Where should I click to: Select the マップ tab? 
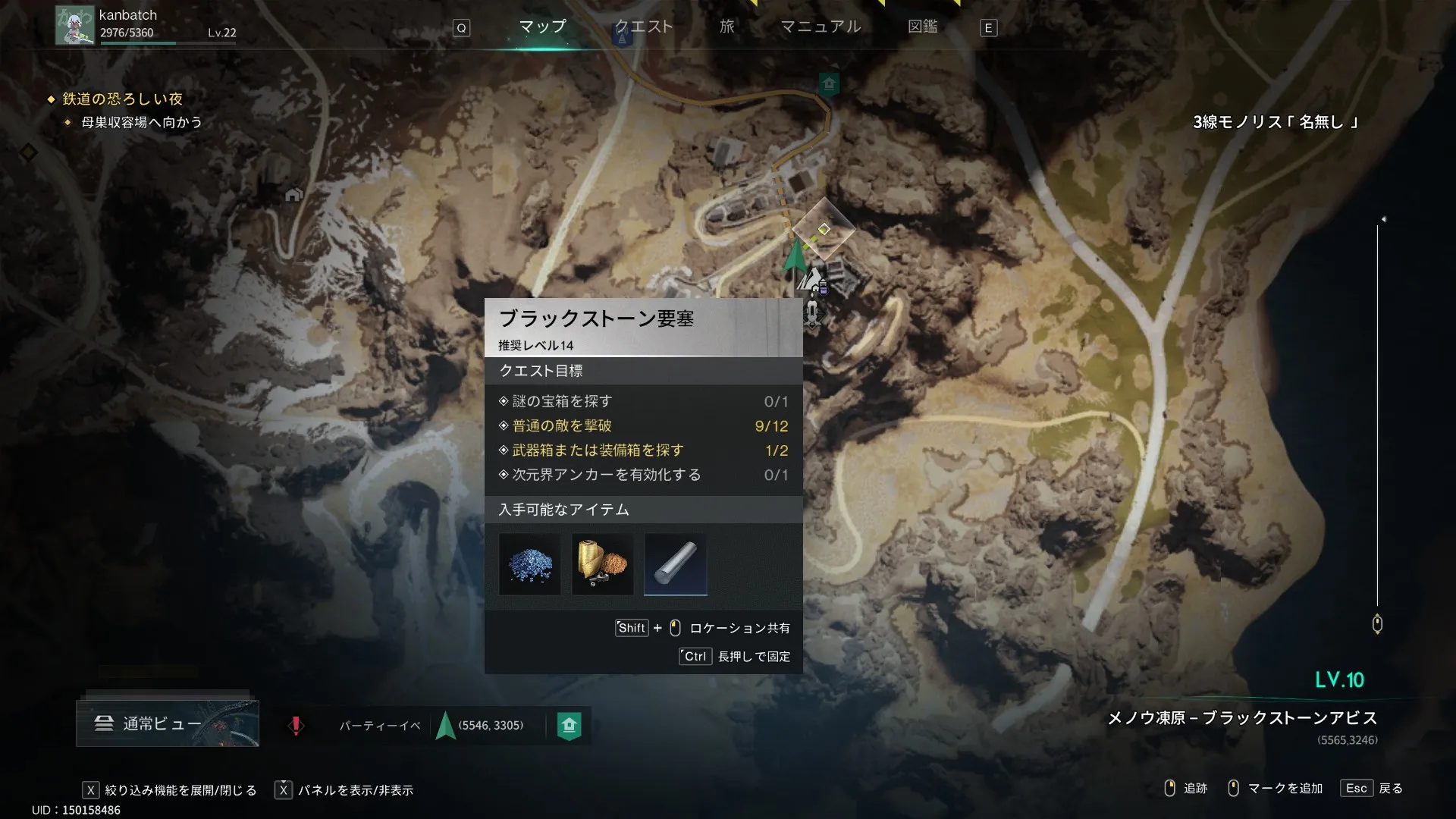pos(542,27)
